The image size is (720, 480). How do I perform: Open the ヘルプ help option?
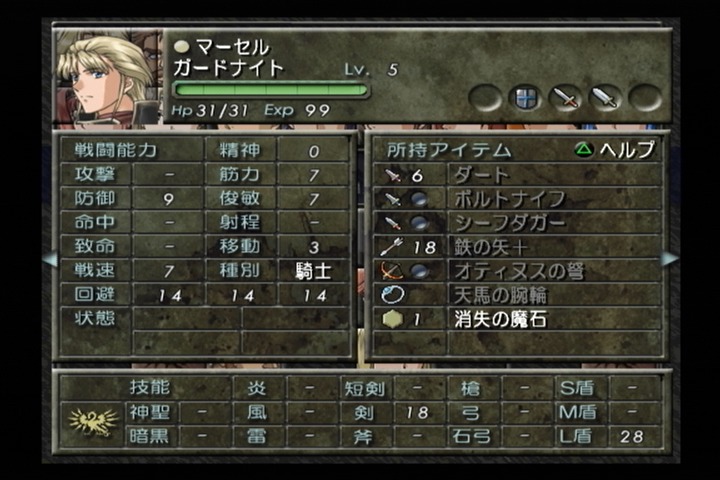click(x=616, y=150)
